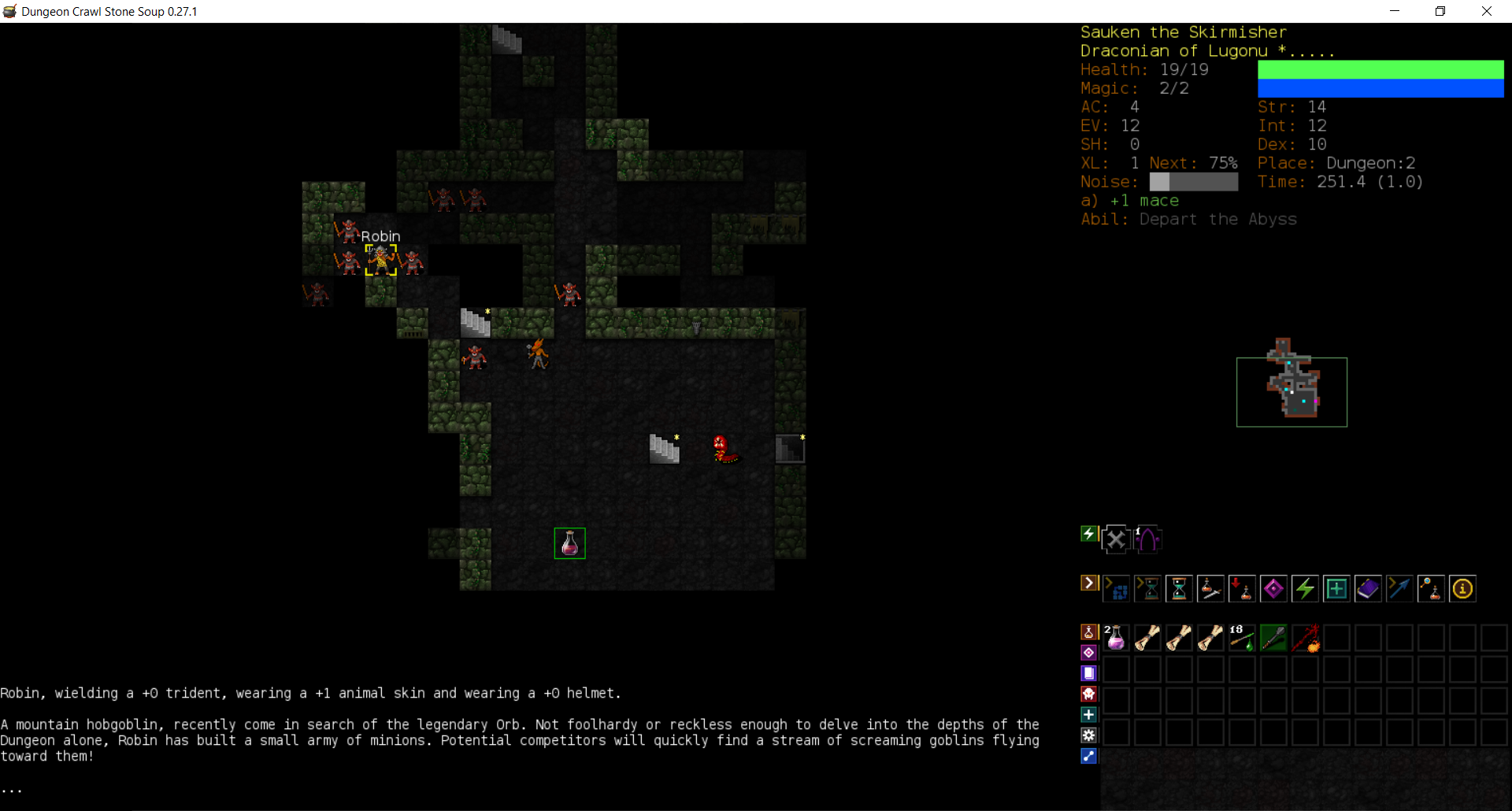
Task: Select the red flame wand slot
Action: pyautogui.click(x=1305, y=638)
